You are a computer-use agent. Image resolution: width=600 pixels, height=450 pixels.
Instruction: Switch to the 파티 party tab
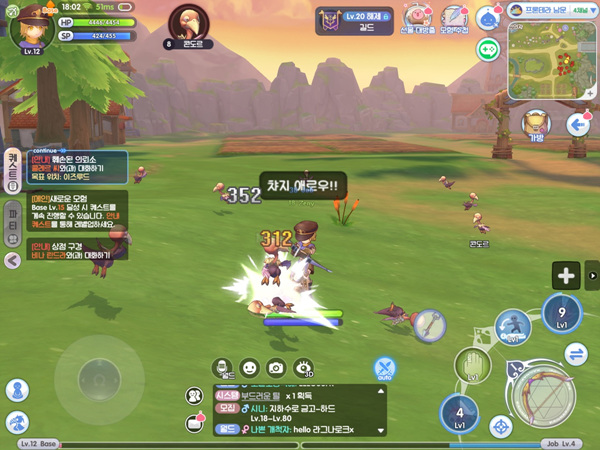click(x=12, y=218)
